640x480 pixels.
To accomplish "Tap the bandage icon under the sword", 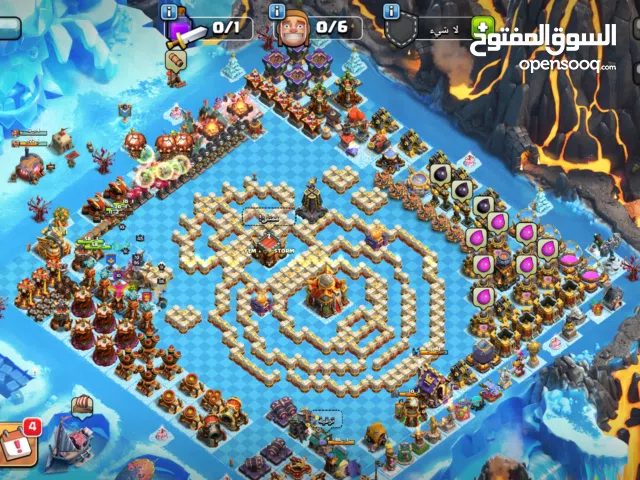I will [x=177, y=61].
